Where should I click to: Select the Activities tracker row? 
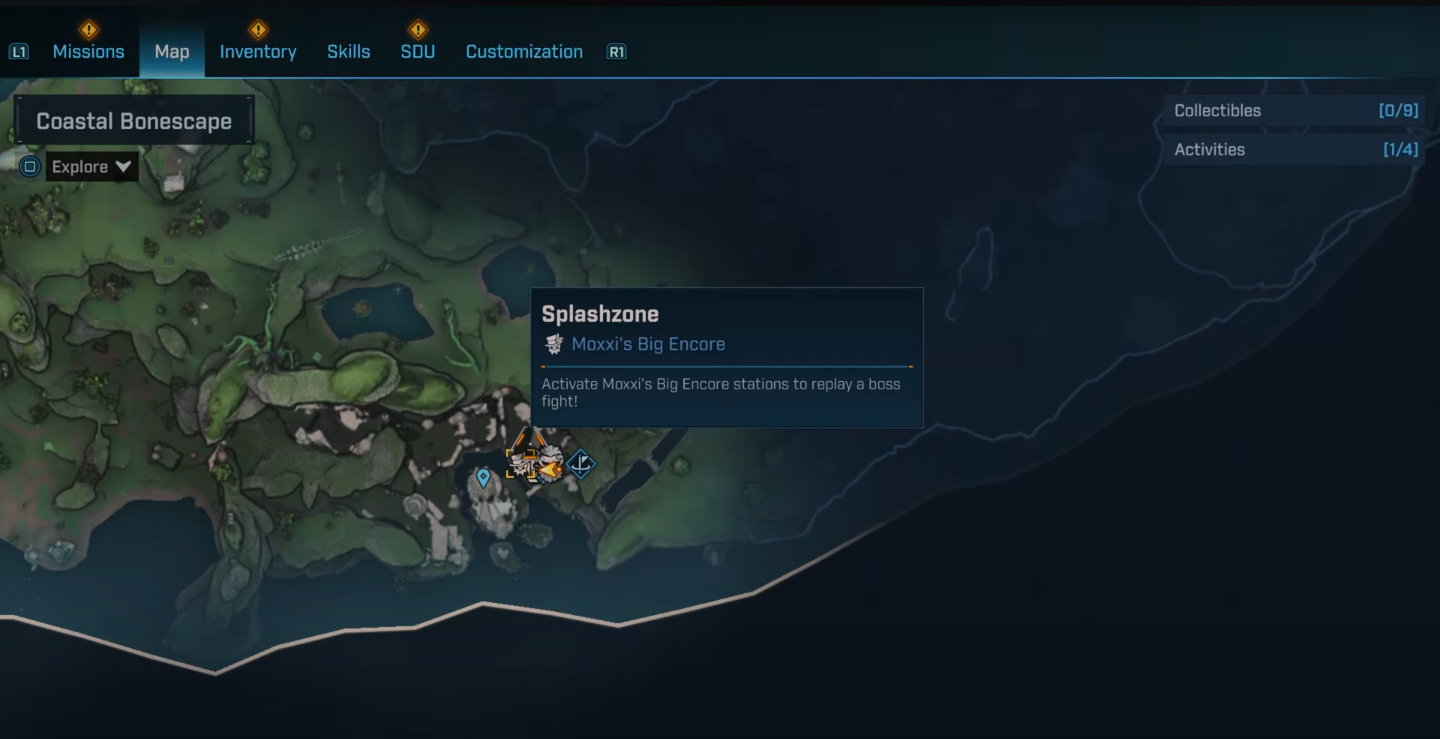point(1295,150)
